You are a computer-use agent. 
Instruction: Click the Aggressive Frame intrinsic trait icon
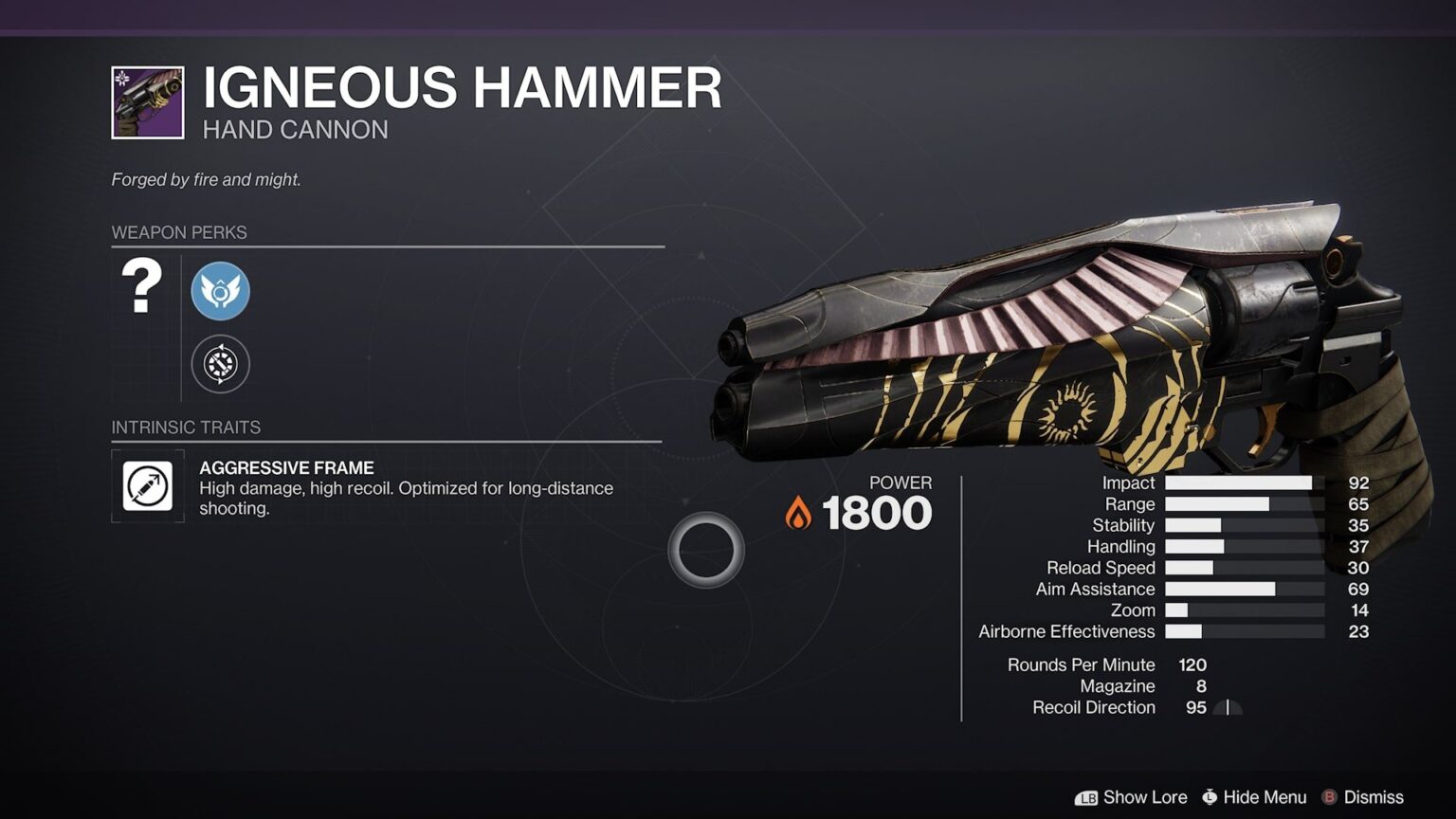click(147, 487)
